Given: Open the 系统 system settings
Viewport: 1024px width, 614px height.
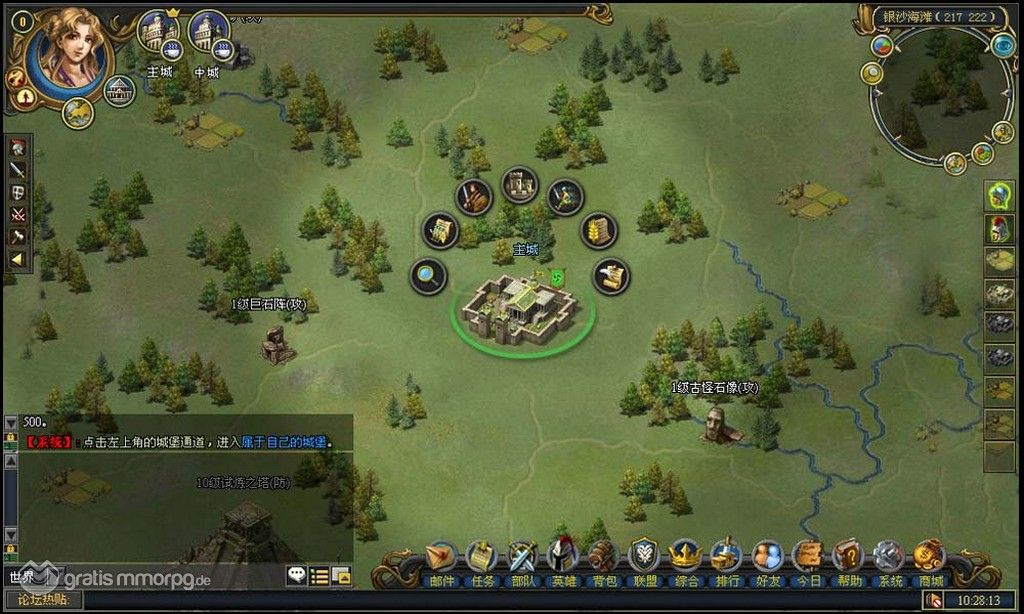Looking at the screenshot, I should [x=889, y=557].
